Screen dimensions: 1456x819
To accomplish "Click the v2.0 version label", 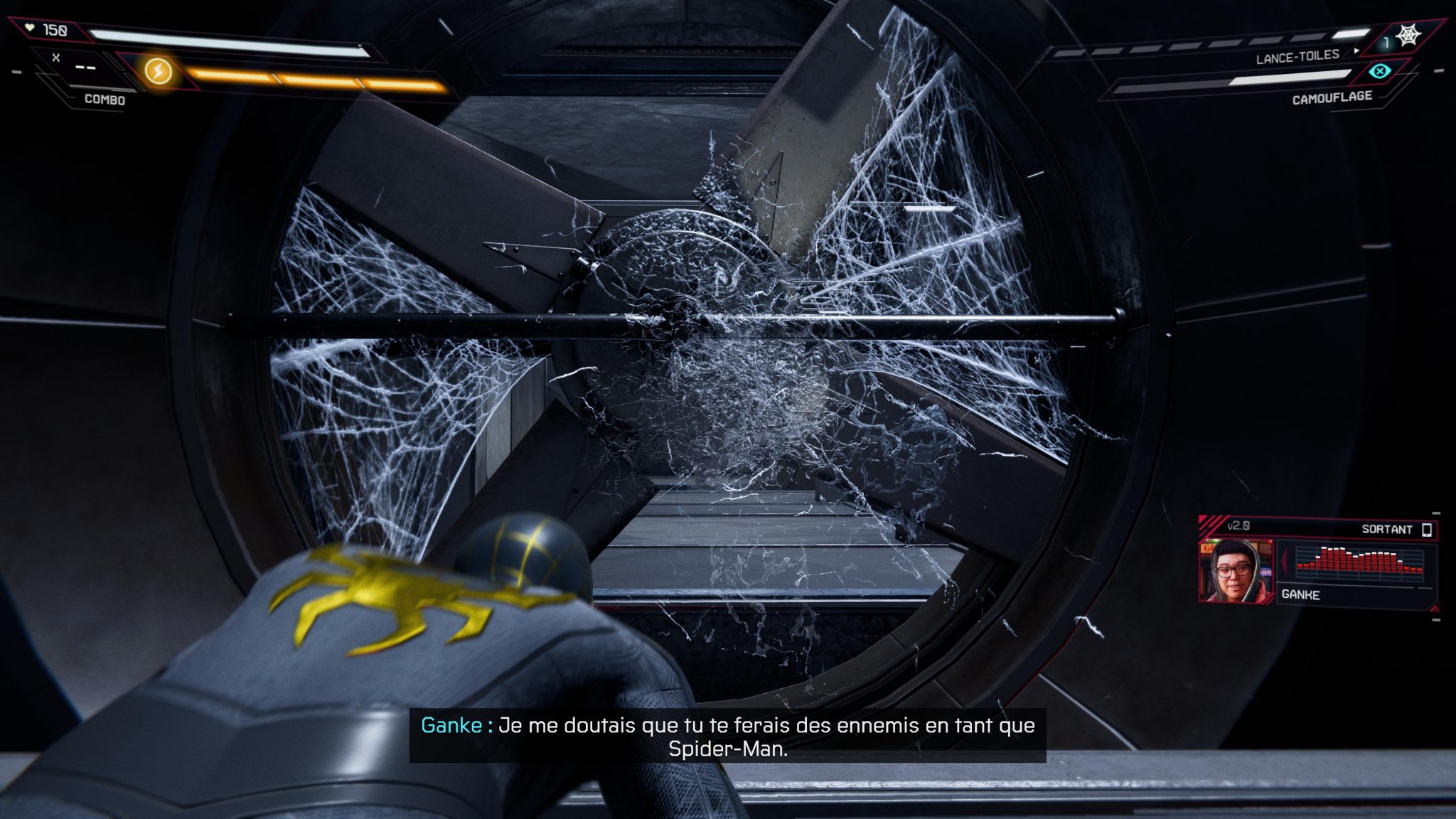I will [1238, 528].
